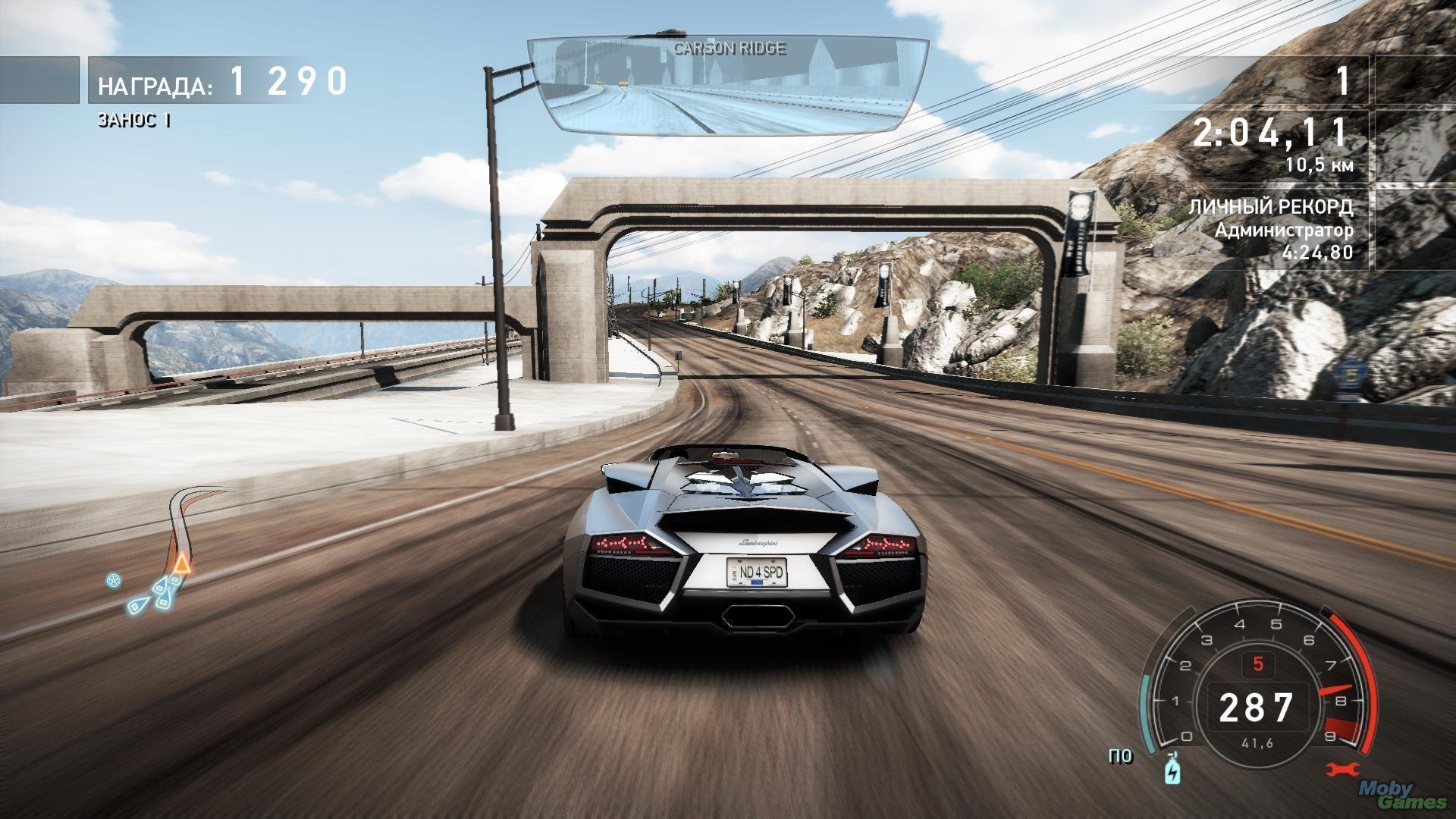Select the blue wheel icon beside minimap

point(114,582)
